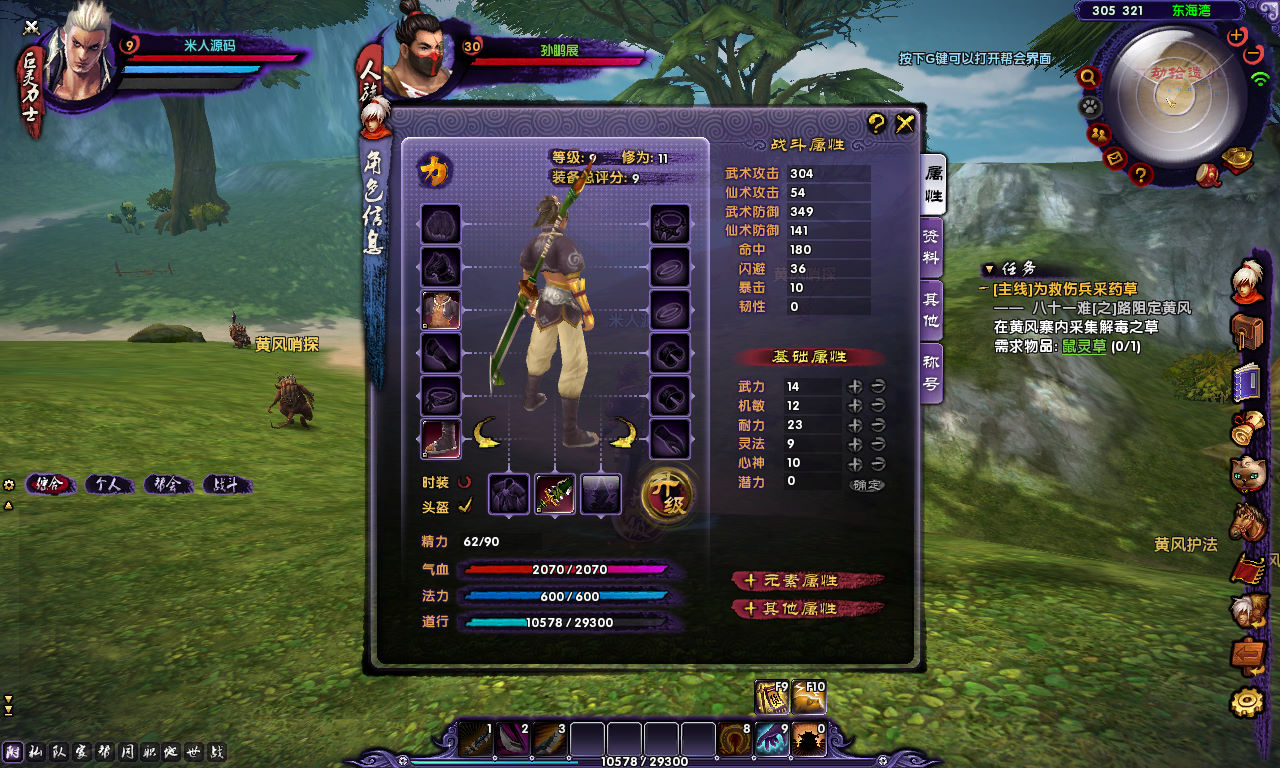Confirm attribute points with 确定
The height and width of the screenshot is (768, 1280).
pos(867,484)
